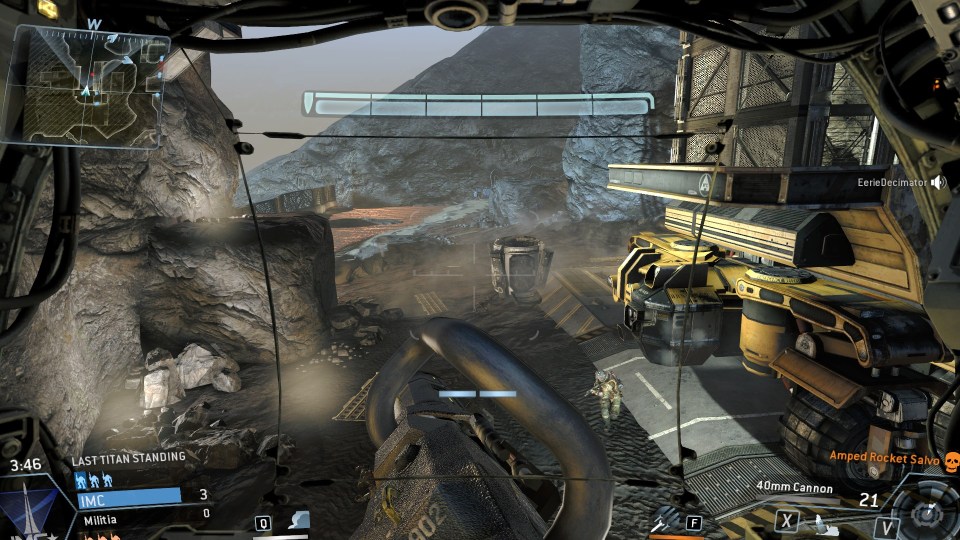
Task: Activate the rocket salvo ordnance icon
Action: click(665, 520)
